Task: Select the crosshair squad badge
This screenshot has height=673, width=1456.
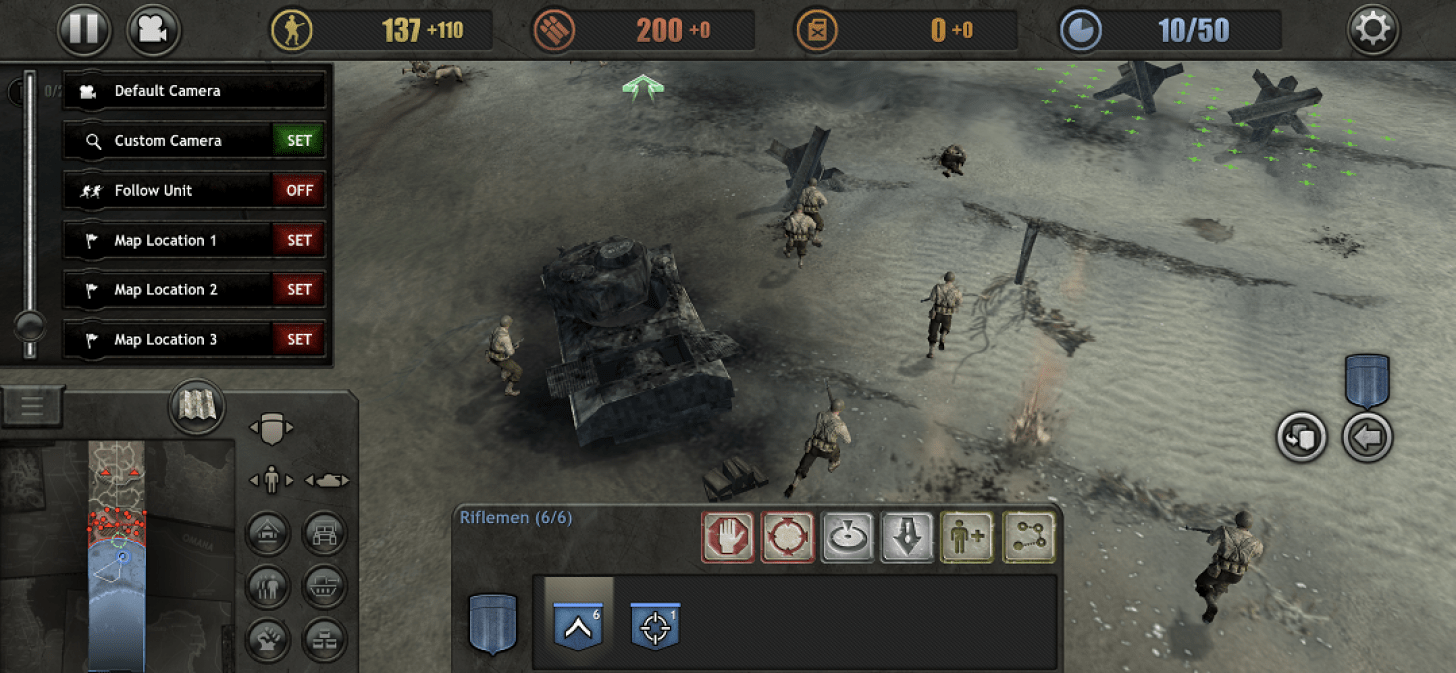Action: 655,625
